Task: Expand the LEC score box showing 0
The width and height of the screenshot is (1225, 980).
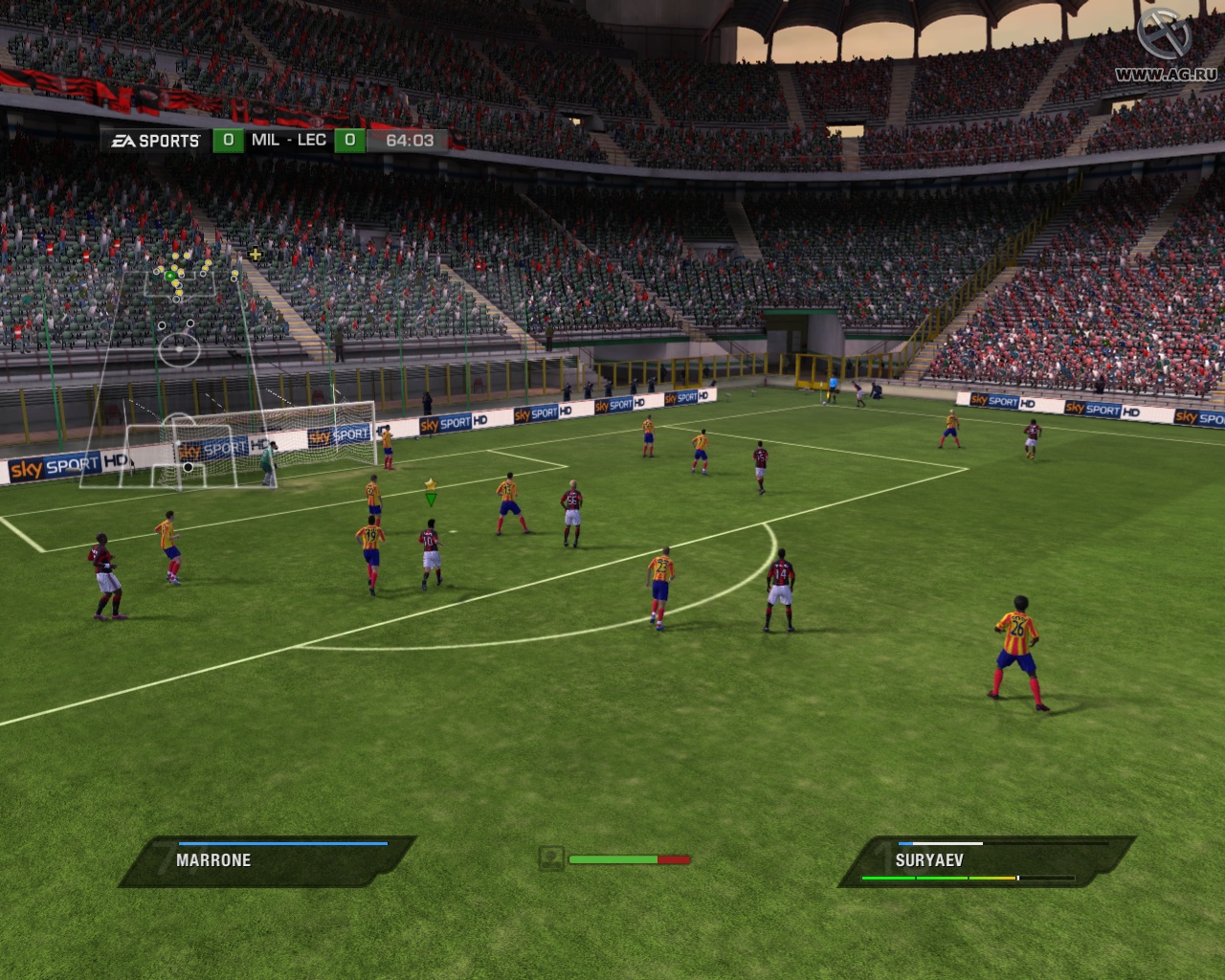Action: point(349,140)
